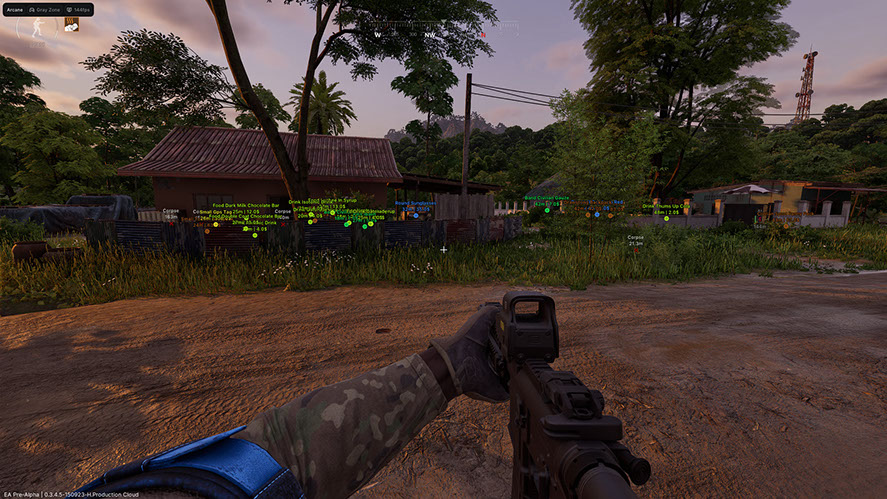Click the Corpse 21.3m marker
Image resolution: width=887 pixels, height=499 pixels.
point(635,240)
